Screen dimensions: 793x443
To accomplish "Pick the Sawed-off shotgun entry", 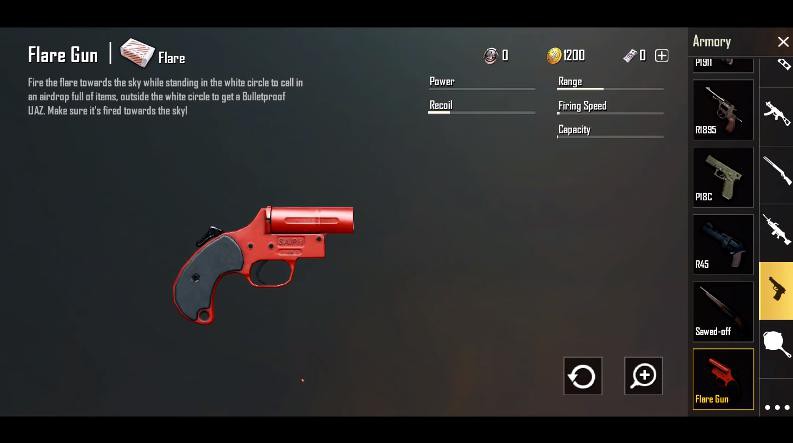I will [723, 310].
